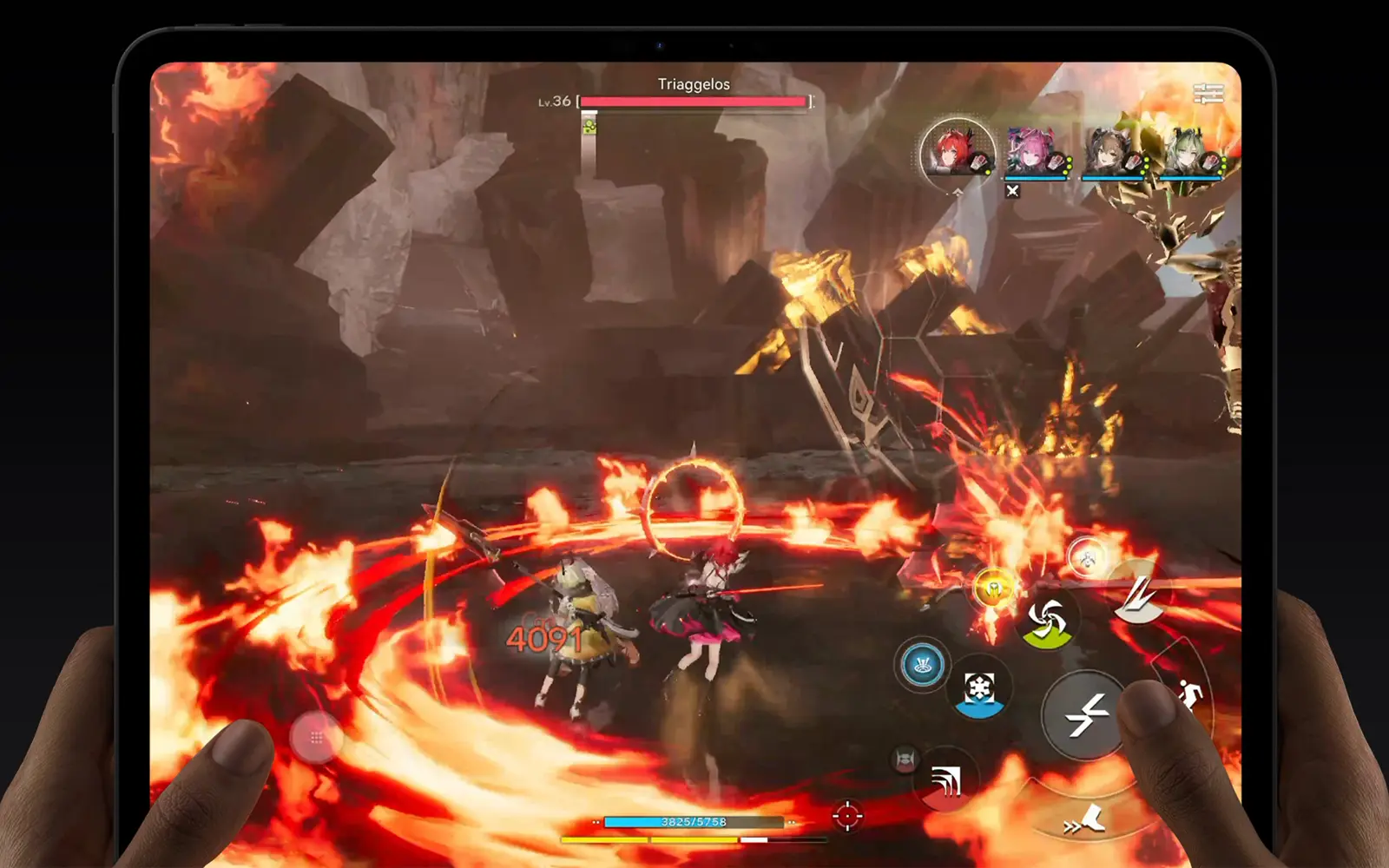Use the white lightning strike skill
The width and height of the screenshot is (1389, 868).
[1140, 597]
